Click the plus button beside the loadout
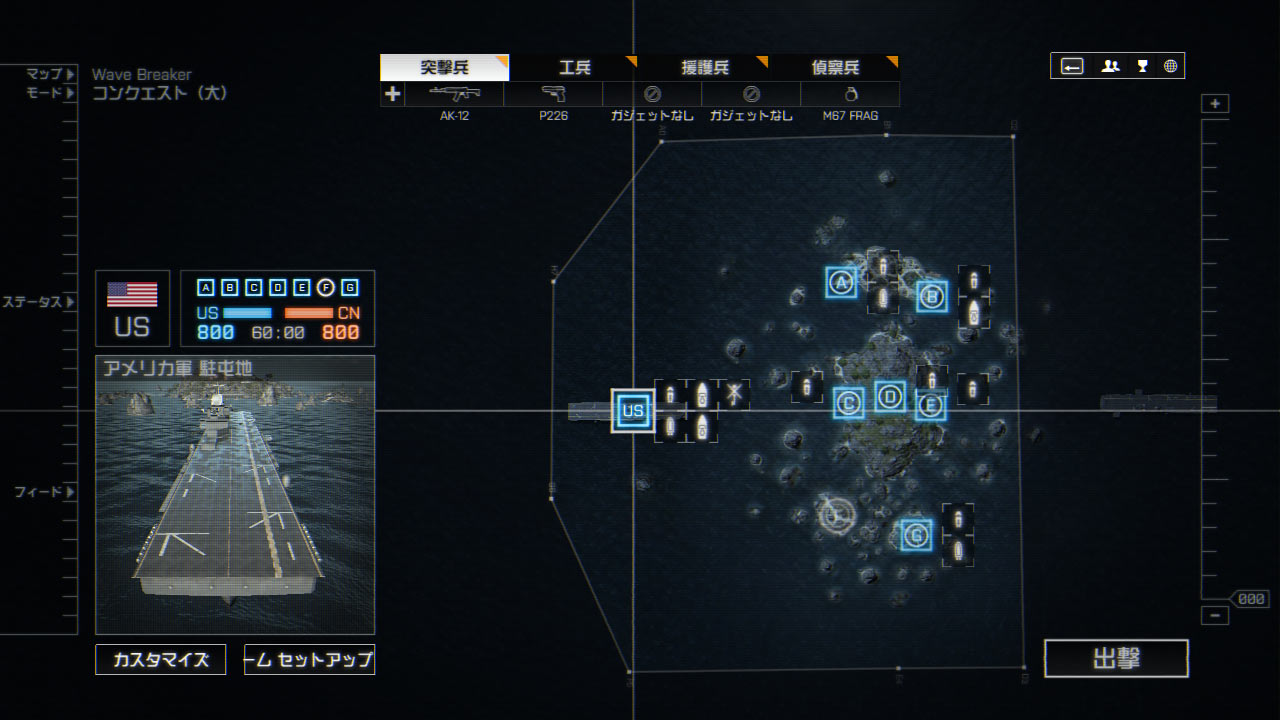The image size is (1280, 720). click(393, 94)
